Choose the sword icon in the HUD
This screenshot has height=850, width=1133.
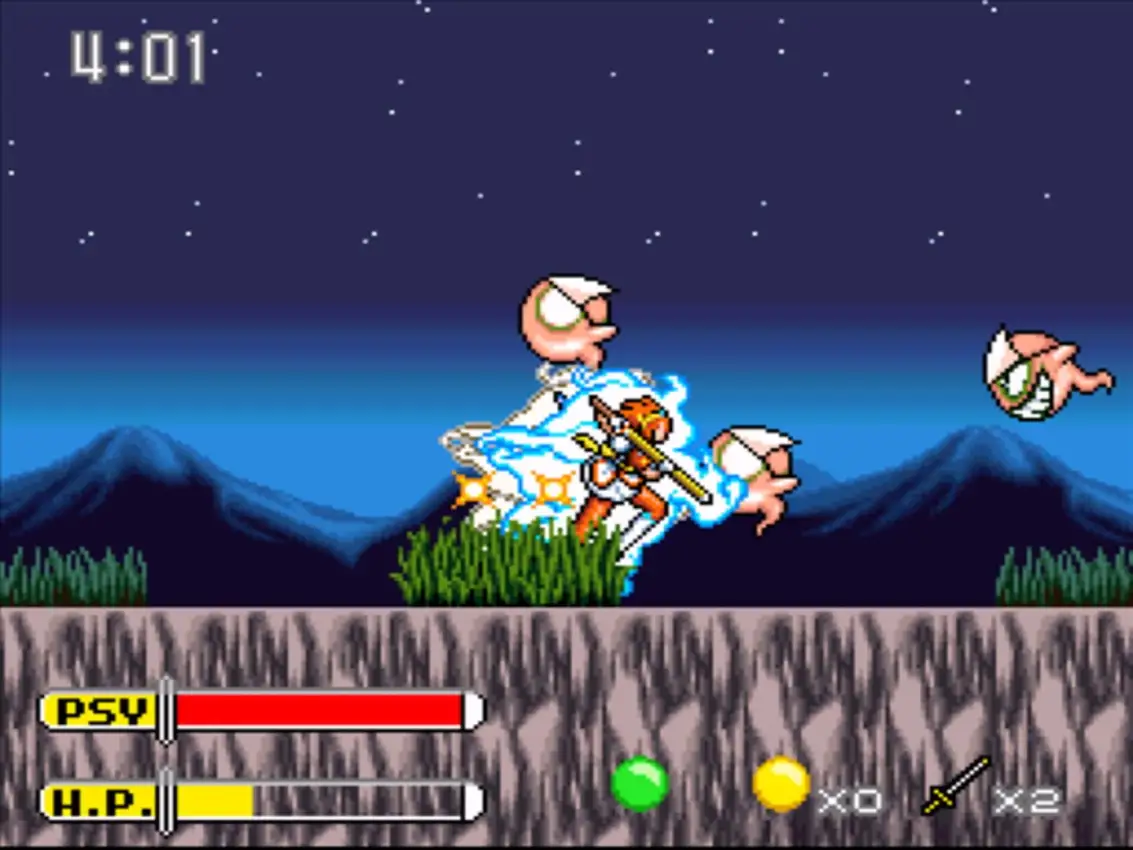(x=955, y=786)
